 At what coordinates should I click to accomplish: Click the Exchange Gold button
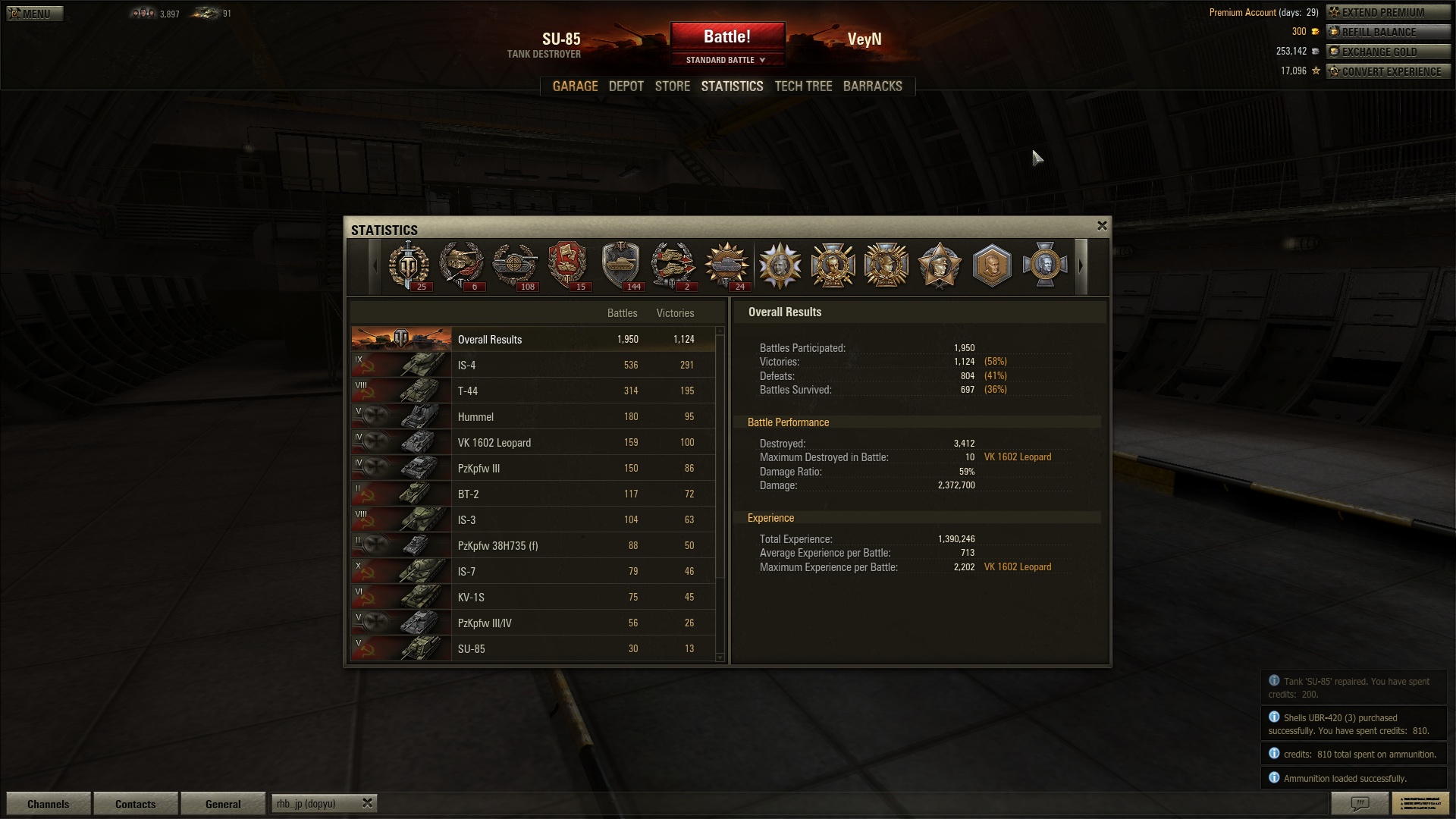[x=1387, y=52]
